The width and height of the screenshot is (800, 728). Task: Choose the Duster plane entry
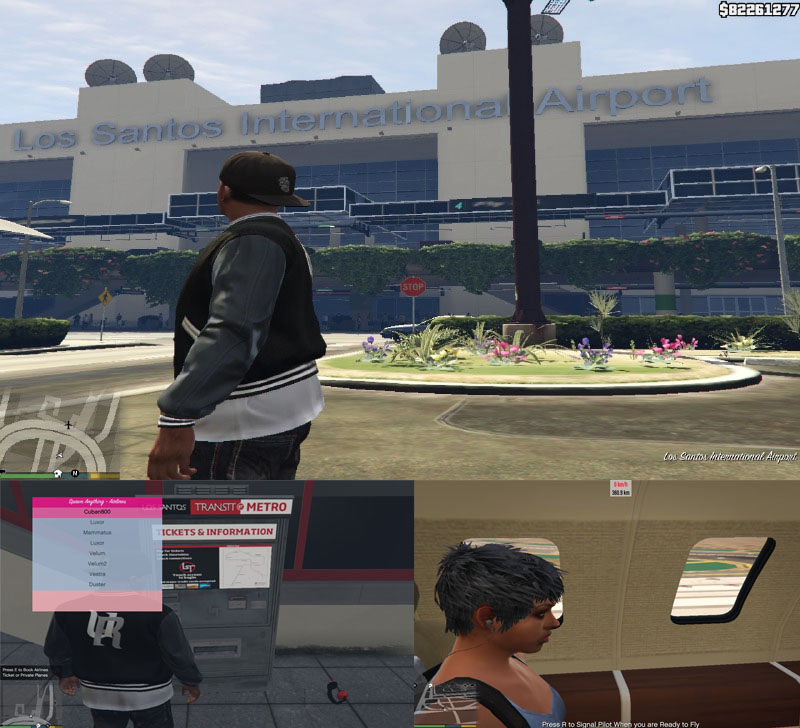tap(97, 585)
